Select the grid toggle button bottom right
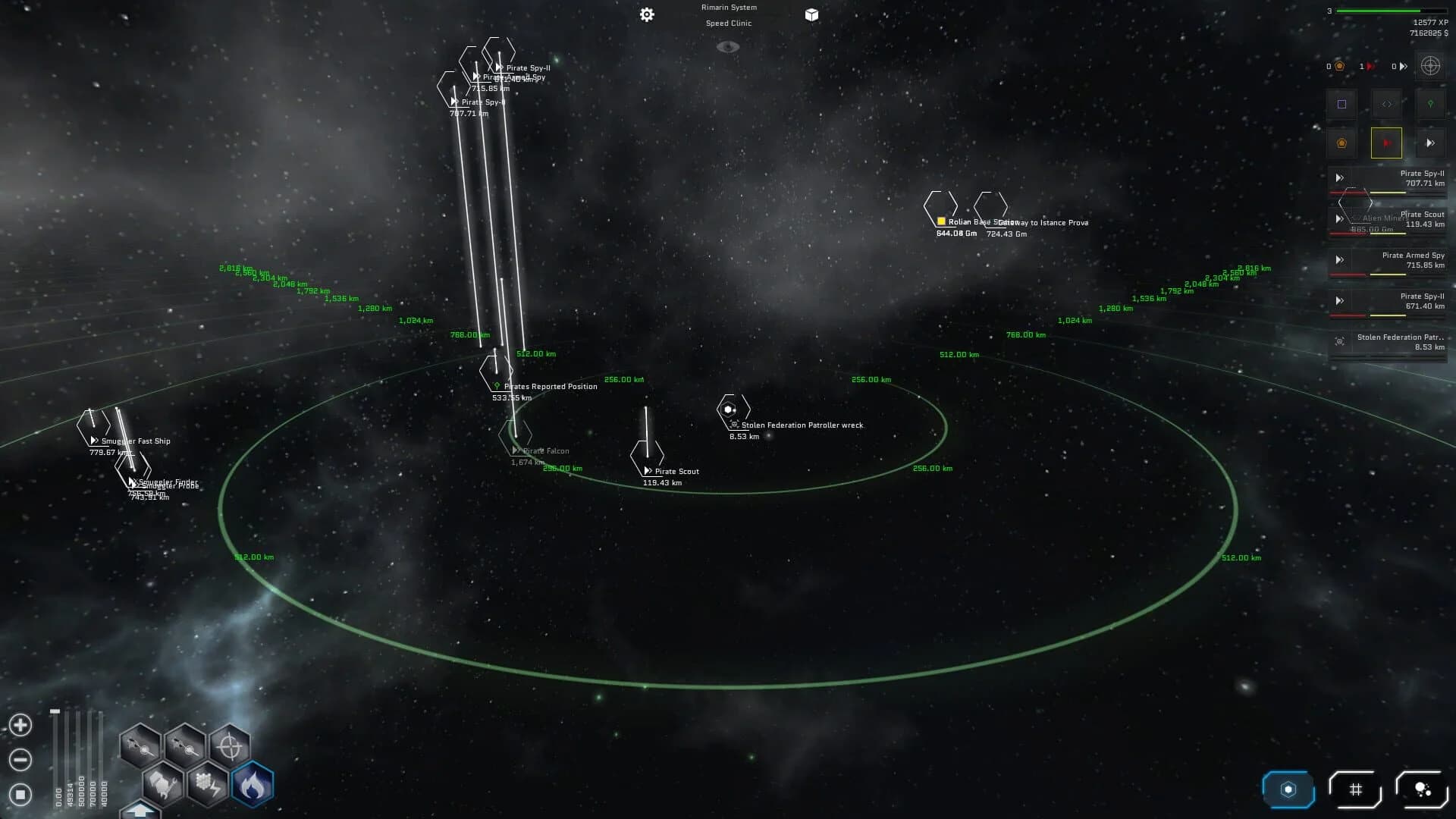The width and height of the screenshot is (1456, 819). [x=1355, y=789]
